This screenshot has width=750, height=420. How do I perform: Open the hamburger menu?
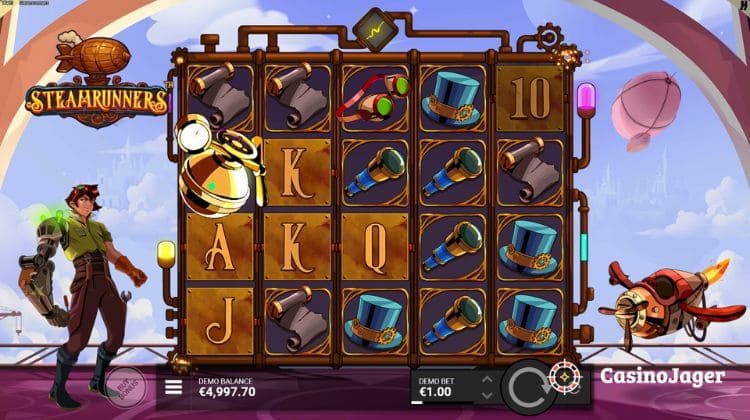pyautogui.click(x=173, y=386)
